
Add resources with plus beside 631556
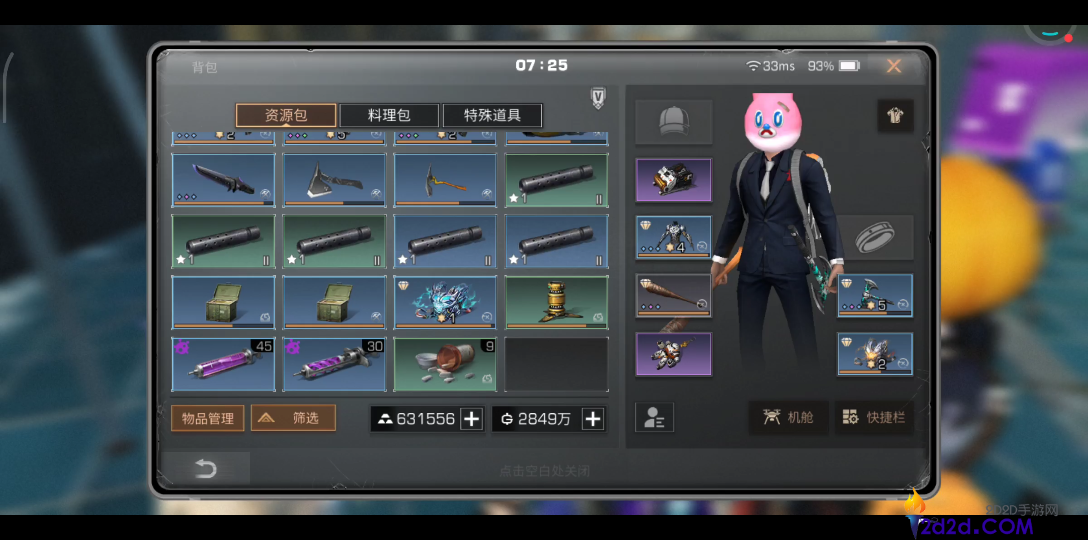472,419
